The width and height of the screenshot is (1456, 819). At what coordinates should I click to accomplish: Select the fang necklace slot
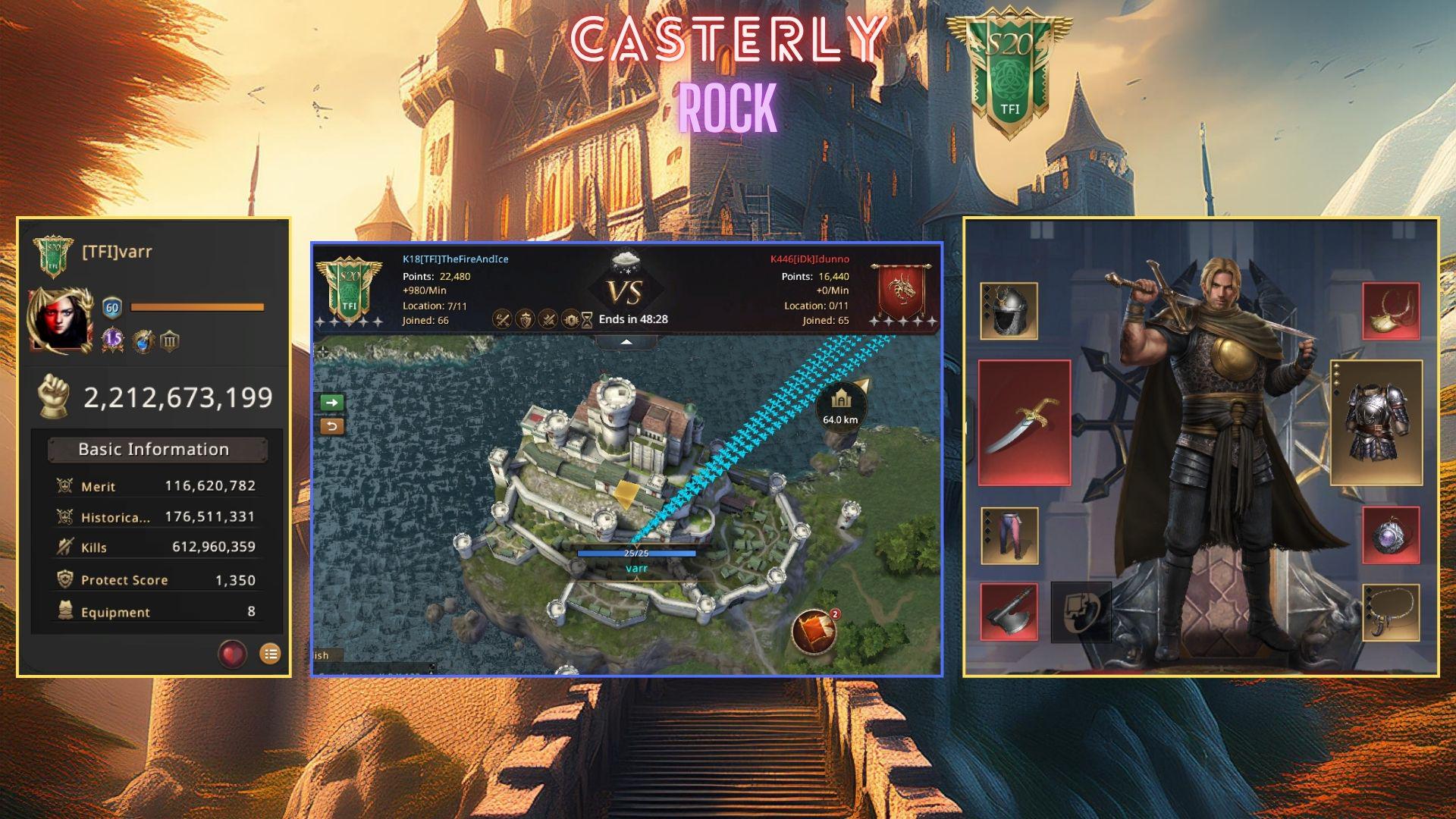tap(1391, 612)
